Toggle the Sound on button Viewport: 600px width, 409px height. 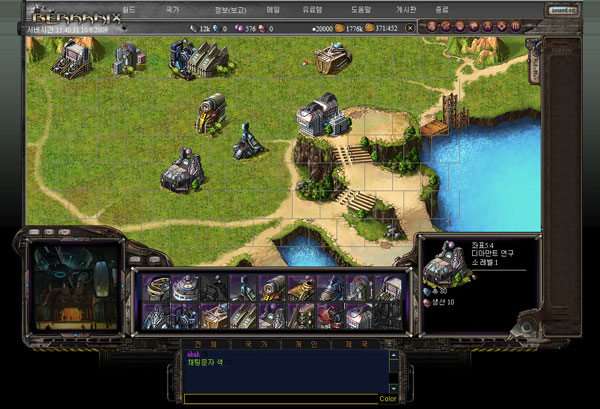pos(563,9)
